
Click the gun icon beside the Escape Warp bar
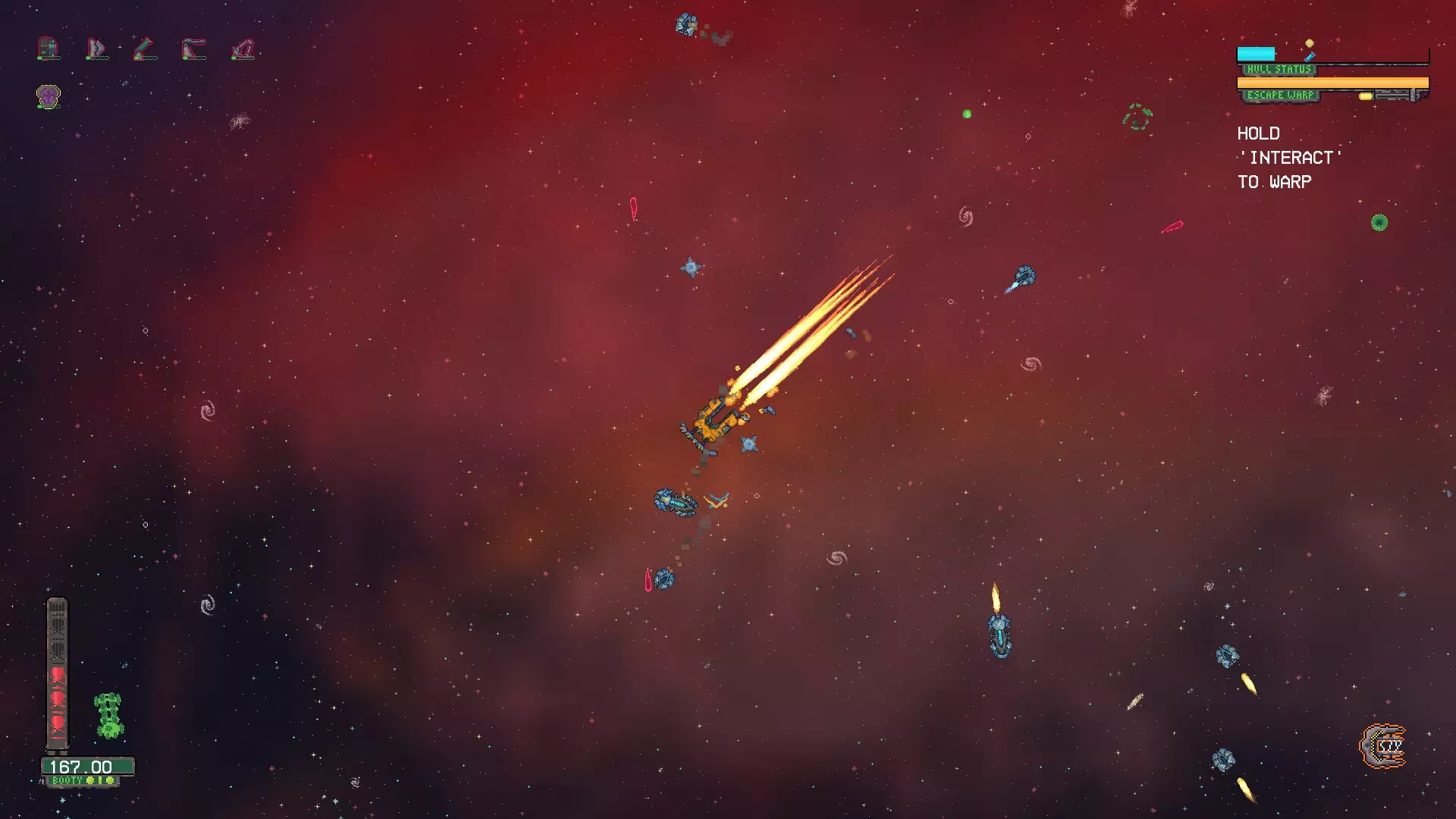click(1394, 96)
